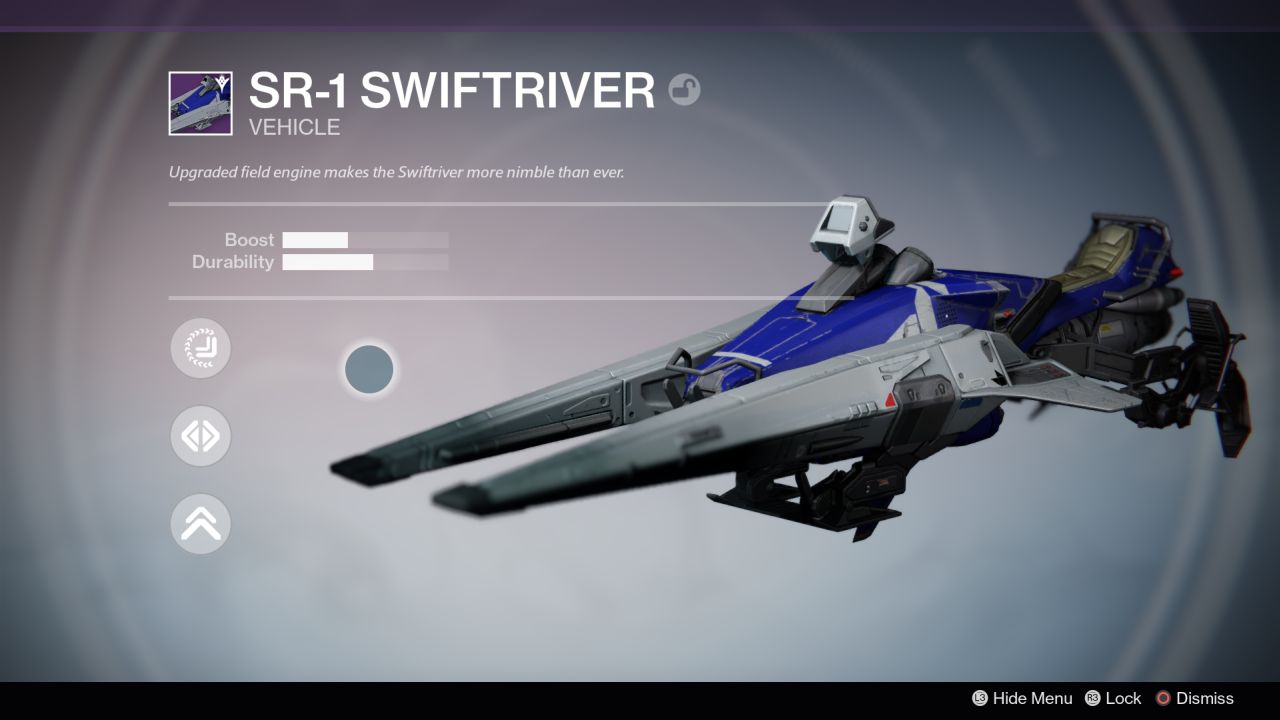Click the Boost progress bar
The image size is (1280, 720).
pos(365,240)
